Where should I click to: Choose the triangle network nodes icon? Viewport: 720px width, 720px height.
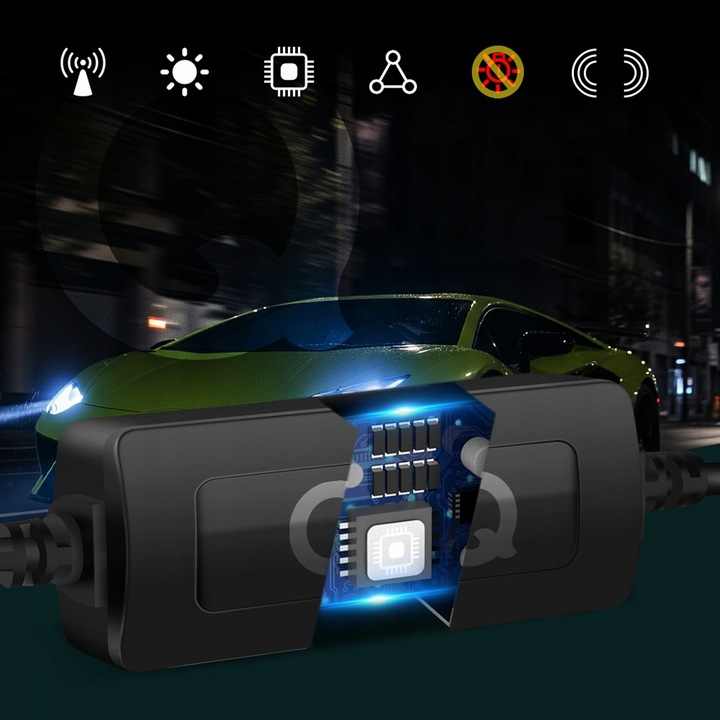coord(393,73)
